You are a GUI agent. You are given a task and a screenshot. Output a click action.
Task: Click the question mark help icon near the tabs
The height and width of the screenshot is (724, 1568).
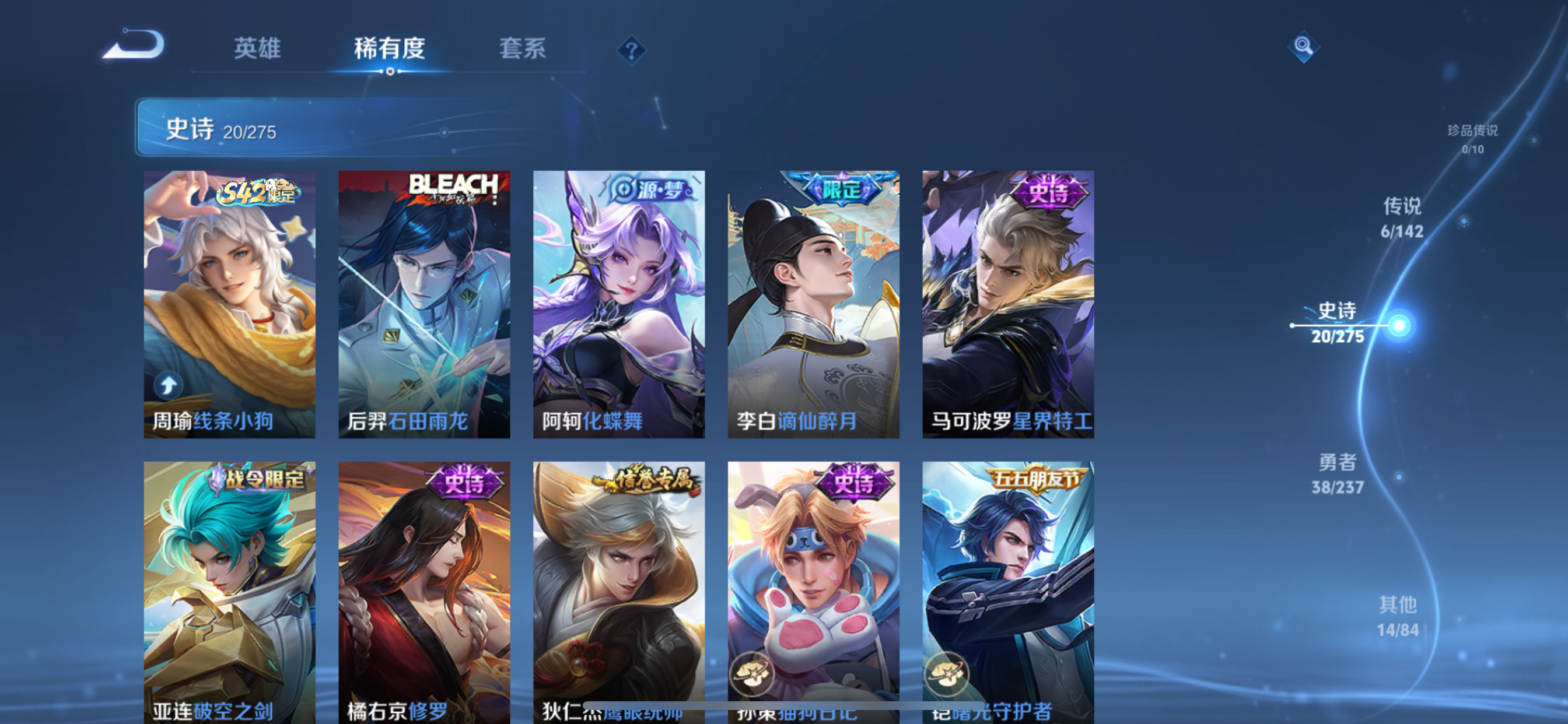[634, 50]
